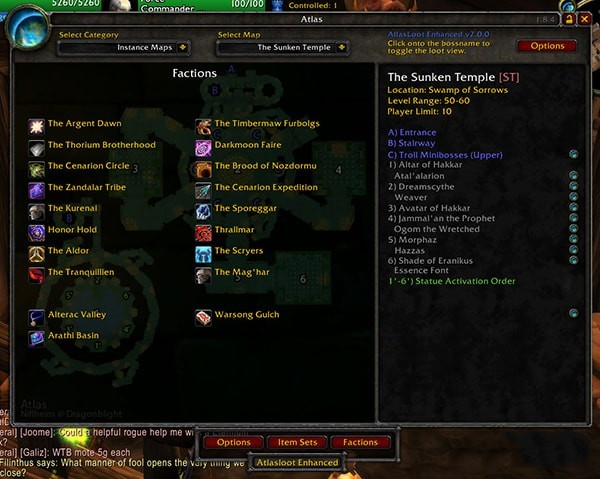Viewport: 600px width, 479px height.
Task: Select the Atlasloot Enhanced tab button
Action: pos(297,463)
